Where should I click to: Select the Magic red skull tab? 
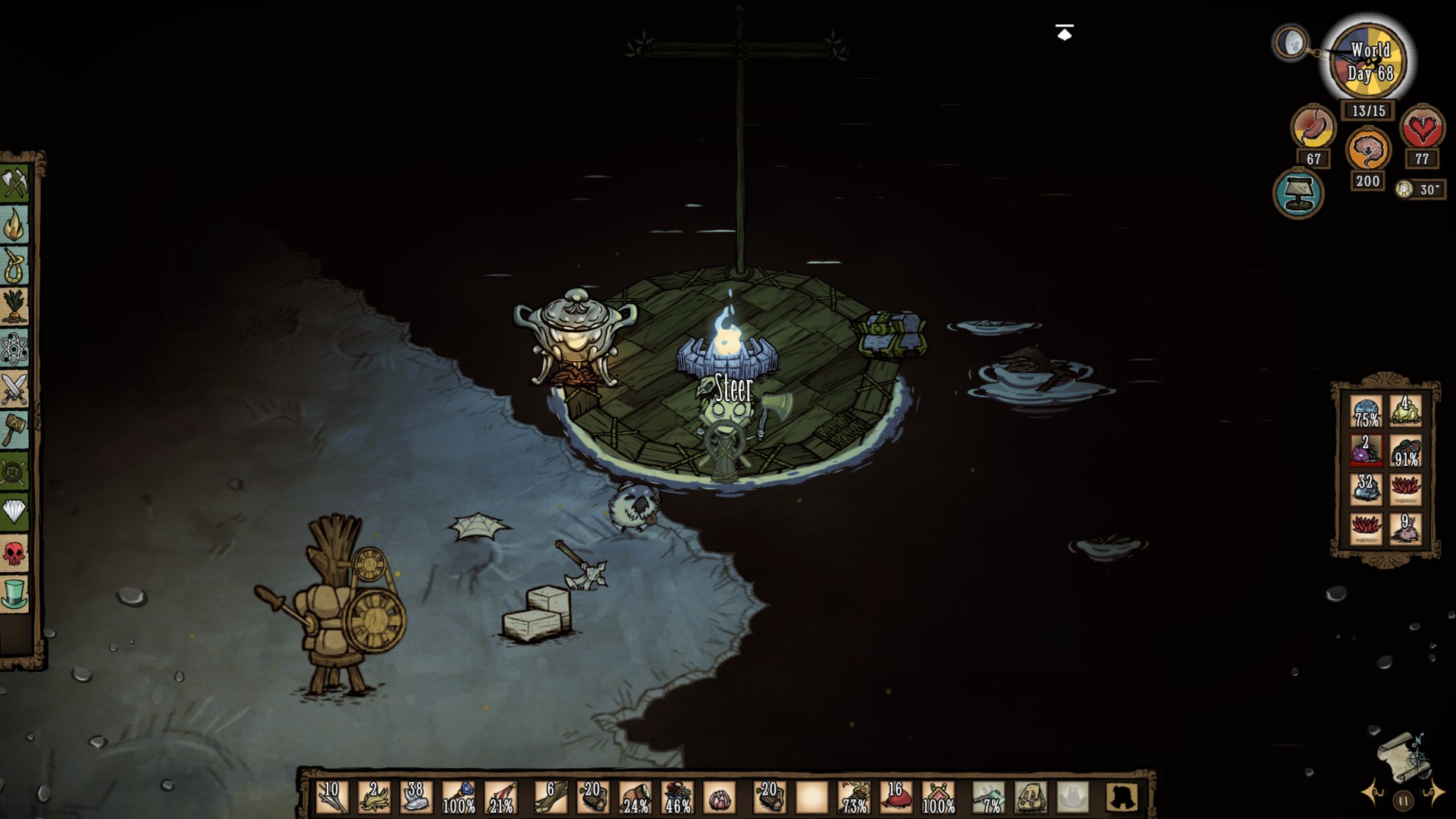(14, 554)
